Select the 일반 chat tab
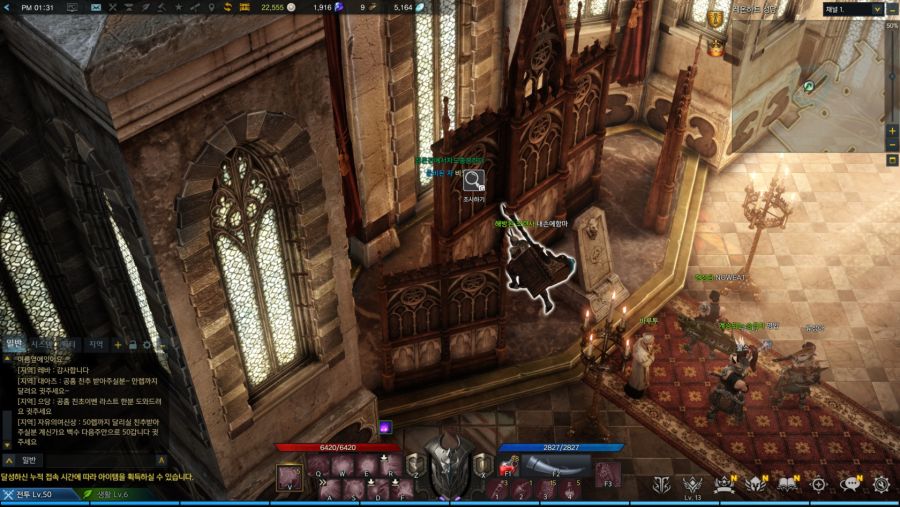The width and height of the screenshot is (900, 507). pos(14,344)
